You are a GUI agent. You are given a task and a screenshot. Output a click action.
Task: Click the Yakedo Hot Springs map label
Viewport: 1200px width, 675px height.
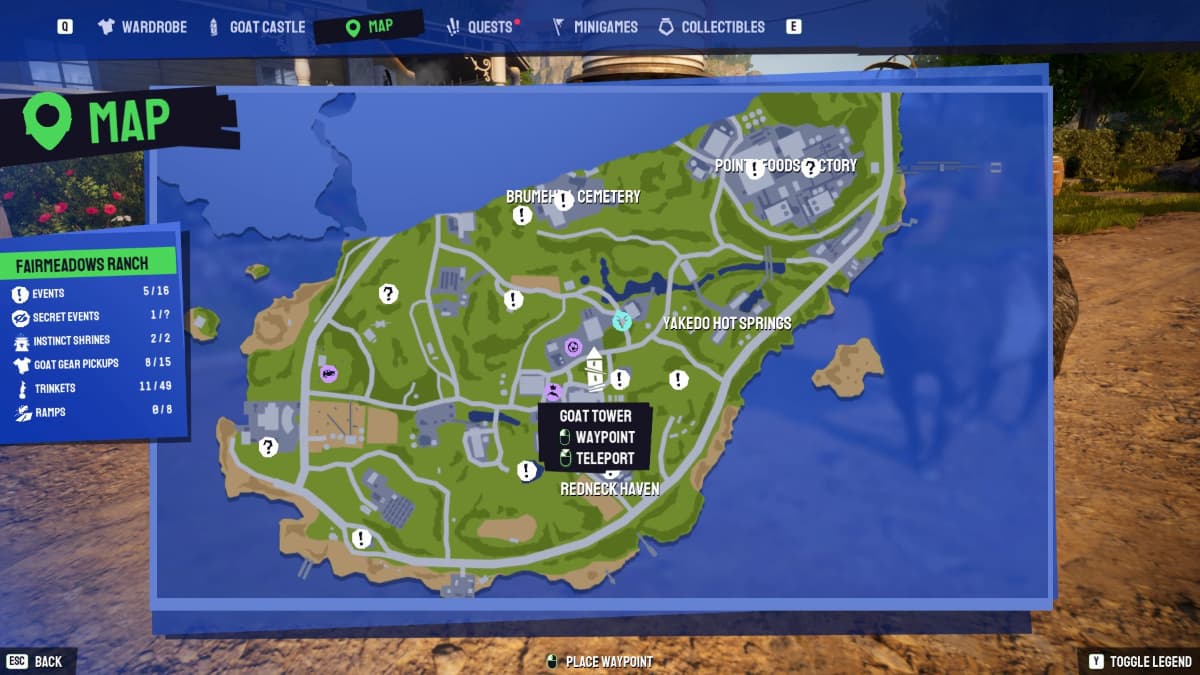pos(727,323)
